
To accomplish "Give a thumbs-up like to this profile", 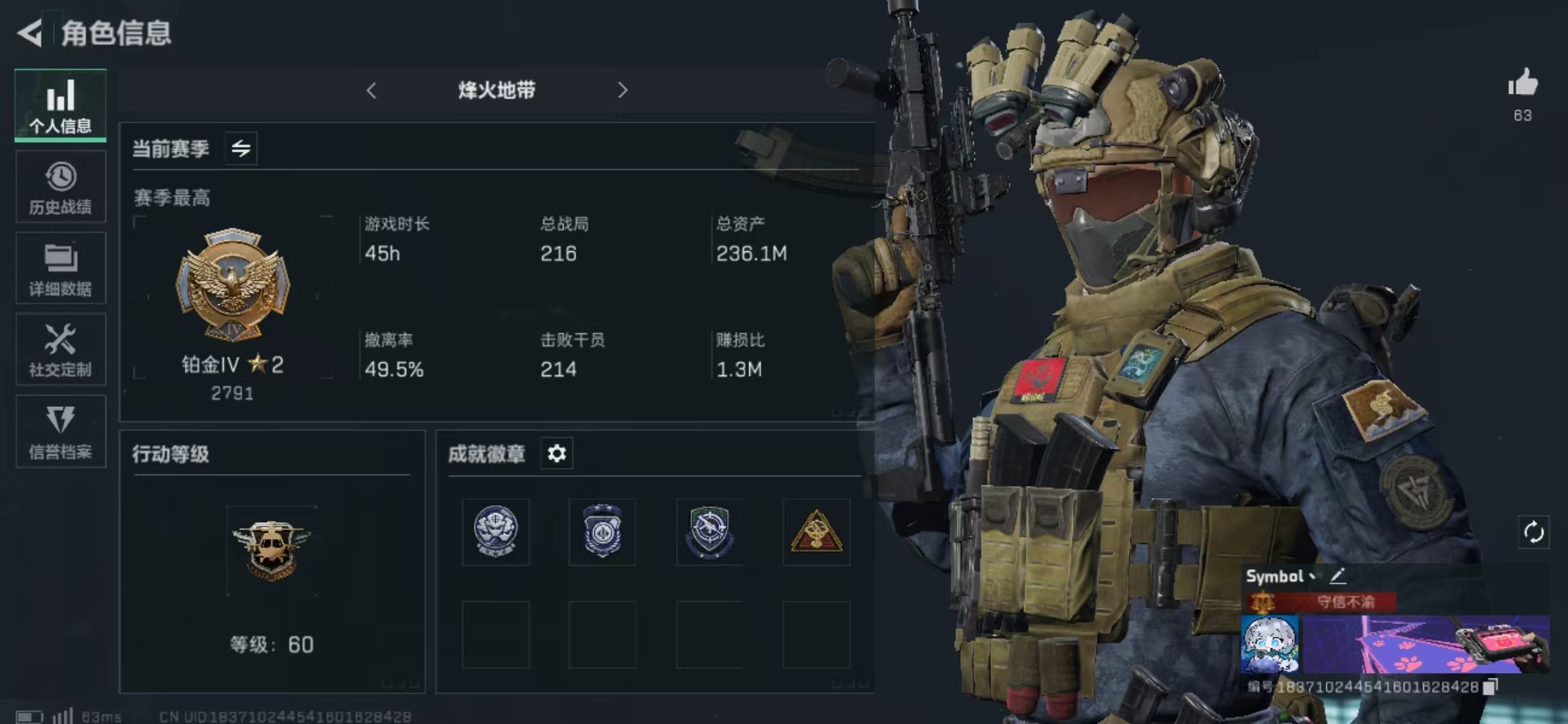I will (x=1522, y=84).
